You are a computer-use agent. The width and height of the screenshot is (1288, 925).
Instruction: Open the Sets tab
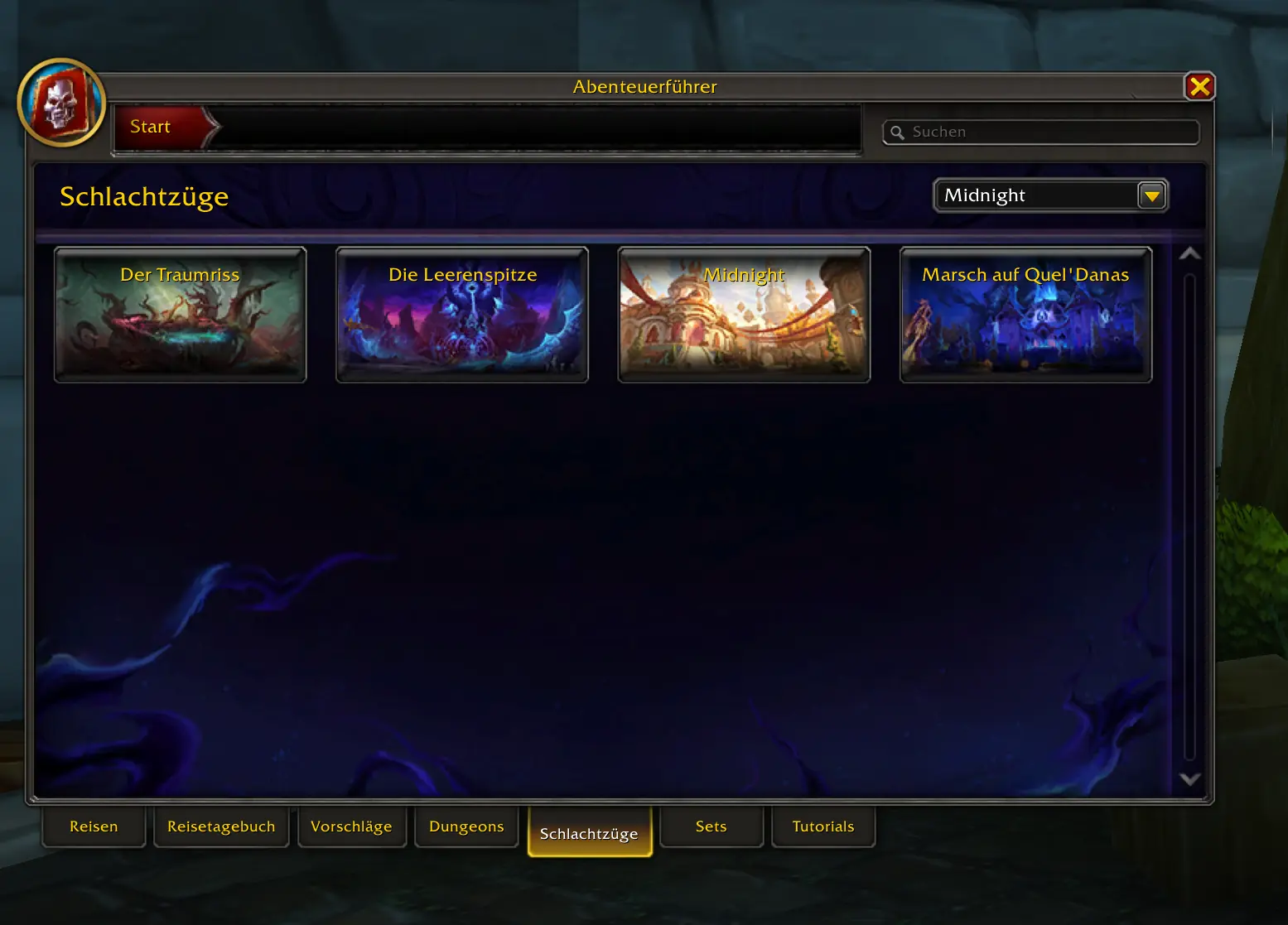(x=711, y=826)
